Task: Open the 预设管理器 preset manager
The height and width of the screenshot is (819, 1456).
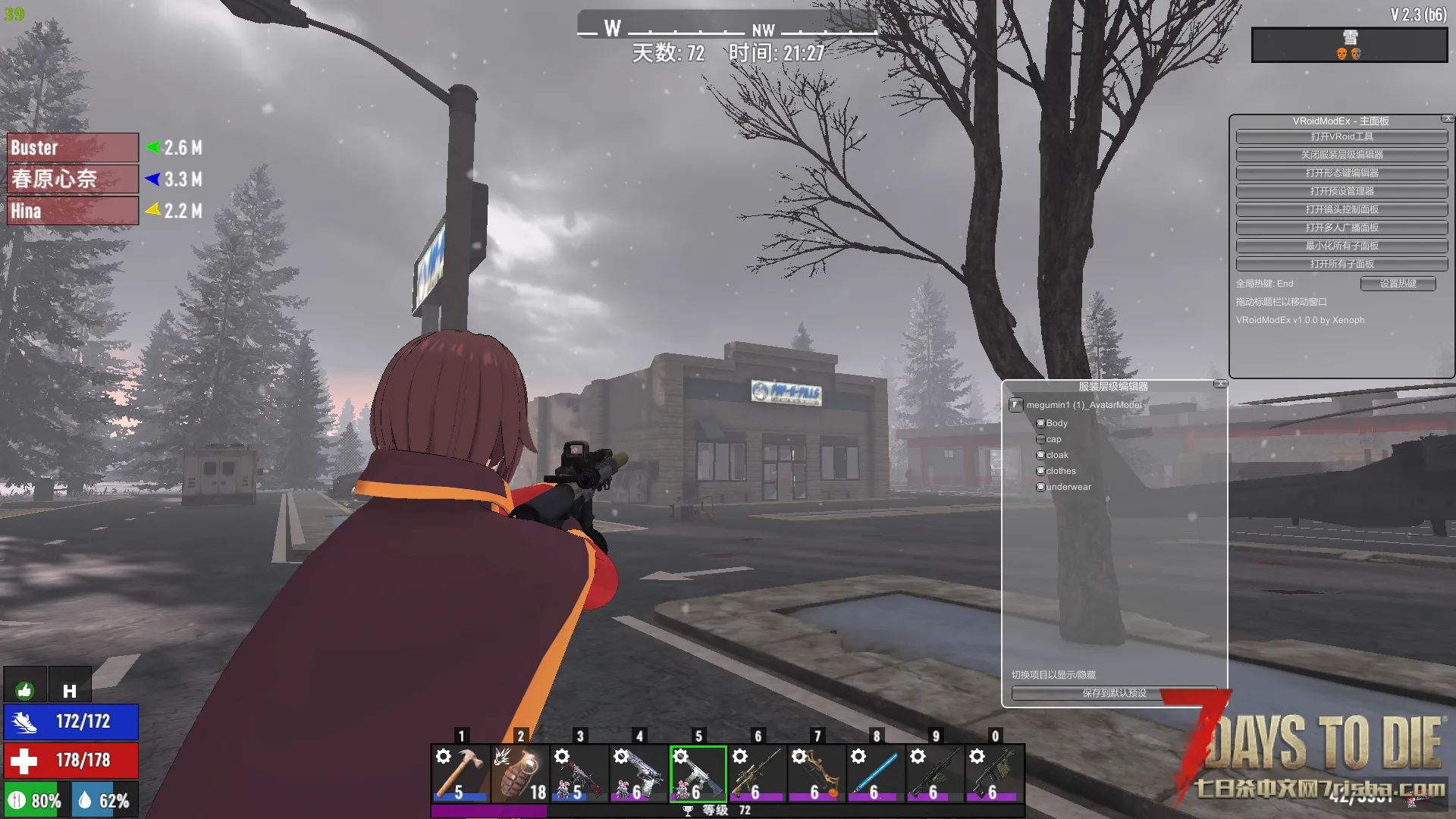Action: [1341, 191]
